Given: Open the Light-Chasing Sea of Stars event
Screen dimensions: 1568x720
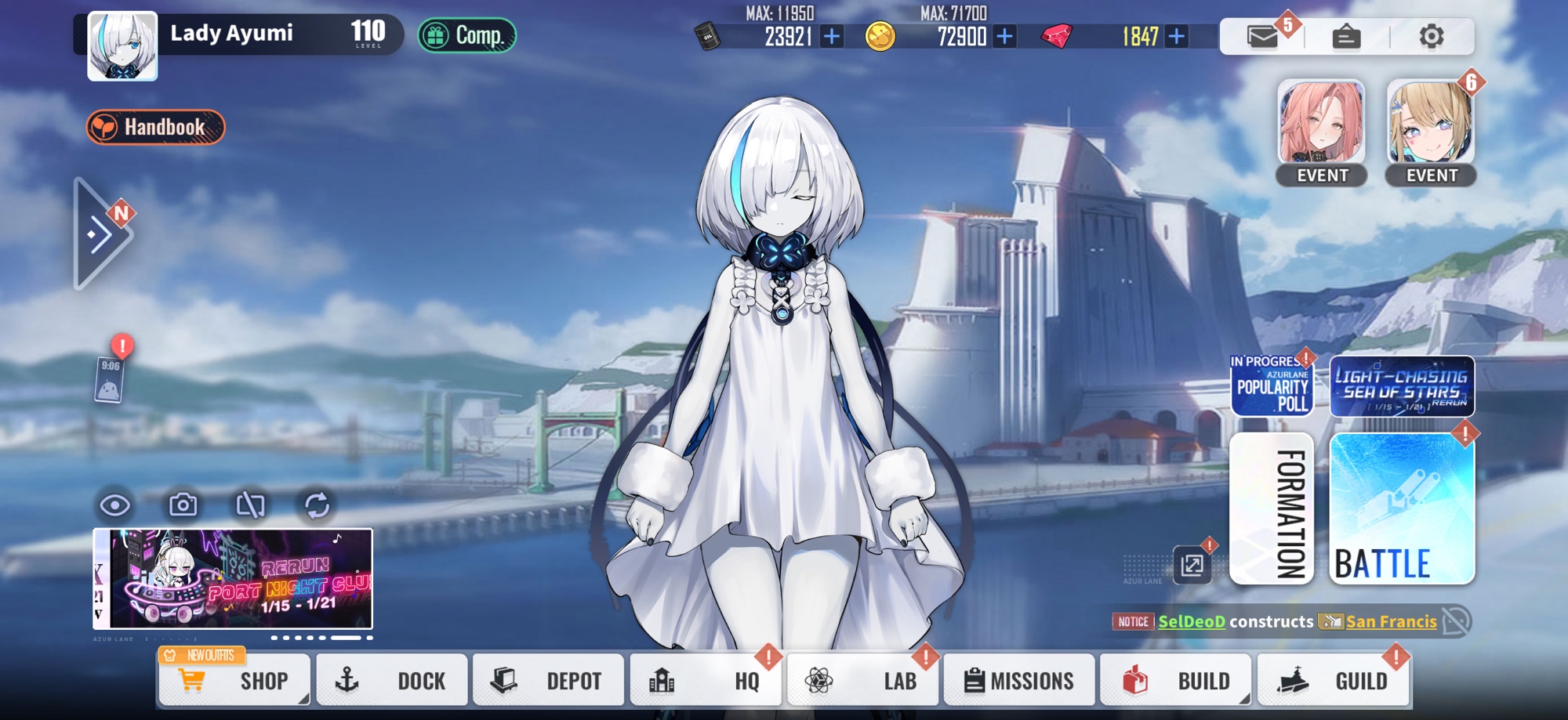Looking at the screenshot, I should point(1401,386).
